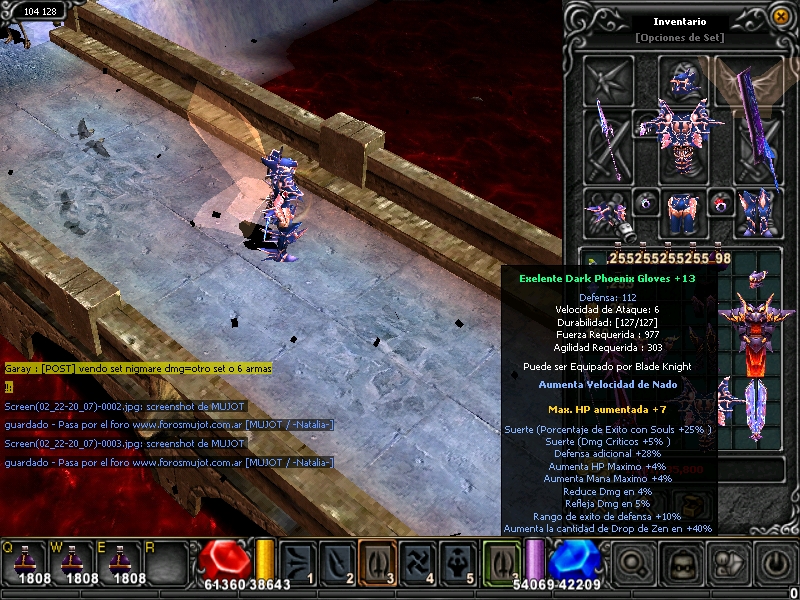The width and height of the screenshot is (800, 600).
Task: Click the power icon system button
Action: coord(774,565)
